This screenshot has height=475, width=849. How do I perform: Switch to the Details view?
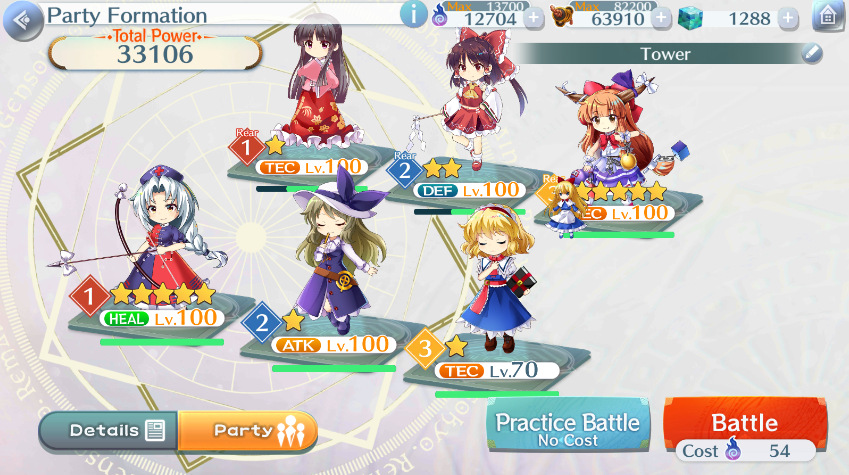pos(110,431)
